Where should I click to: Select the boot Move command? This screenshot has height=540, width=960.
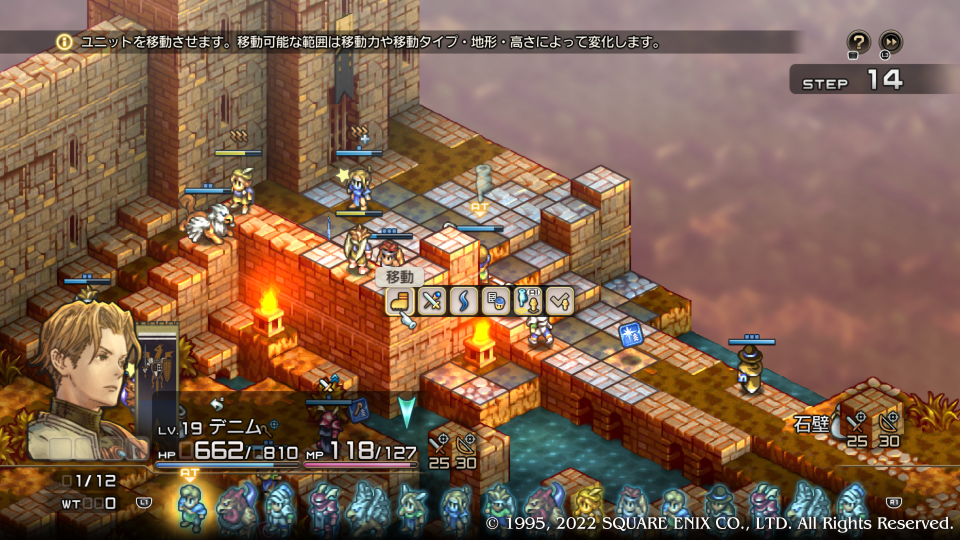point(401,300)
